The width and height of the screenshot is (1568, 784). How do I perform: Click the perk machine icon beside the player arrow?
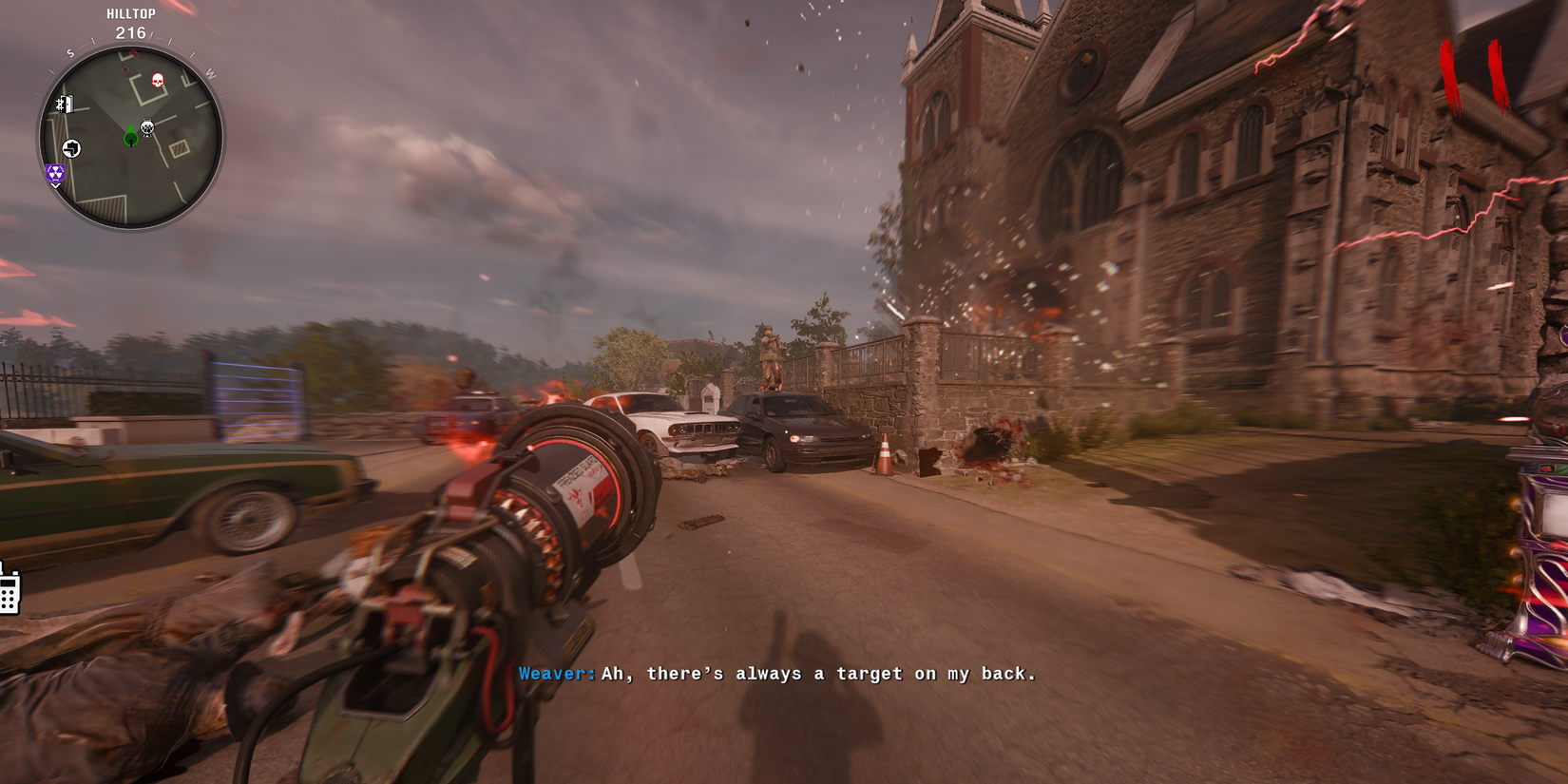coord(146,129)
